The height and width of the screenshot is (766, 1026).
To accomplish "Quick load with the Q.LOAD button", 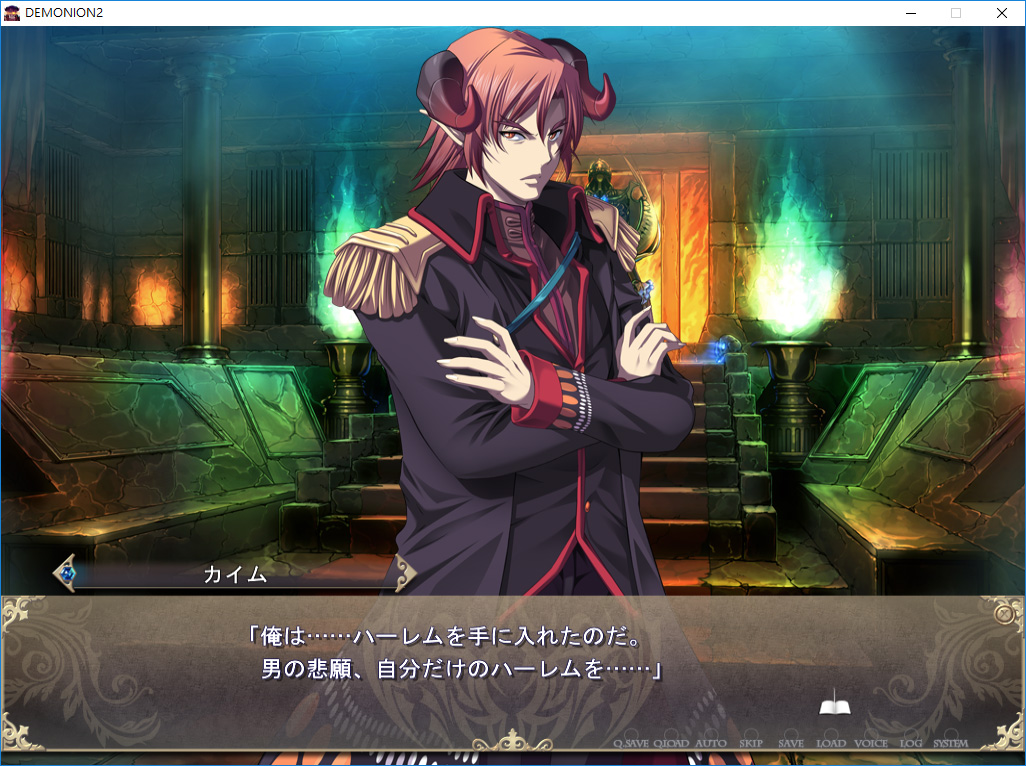I will pos(671,744).
